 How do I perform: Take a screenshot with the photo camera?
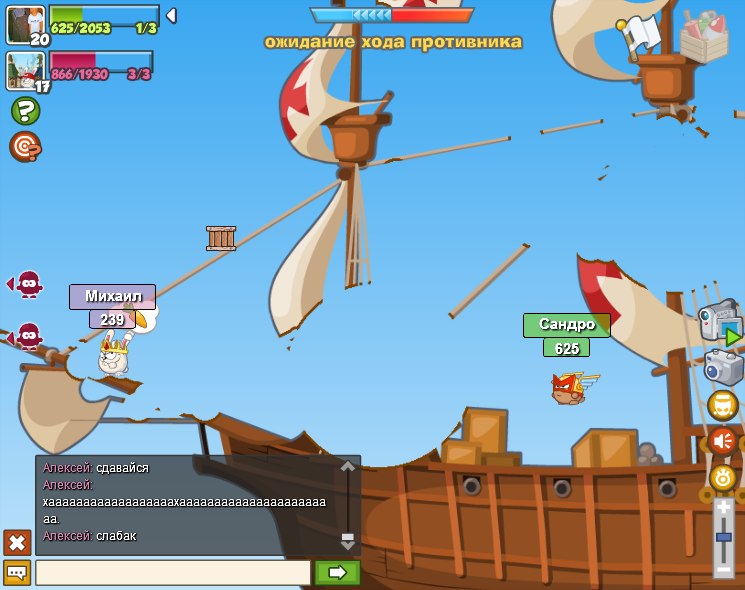click(x=723, y=367)
